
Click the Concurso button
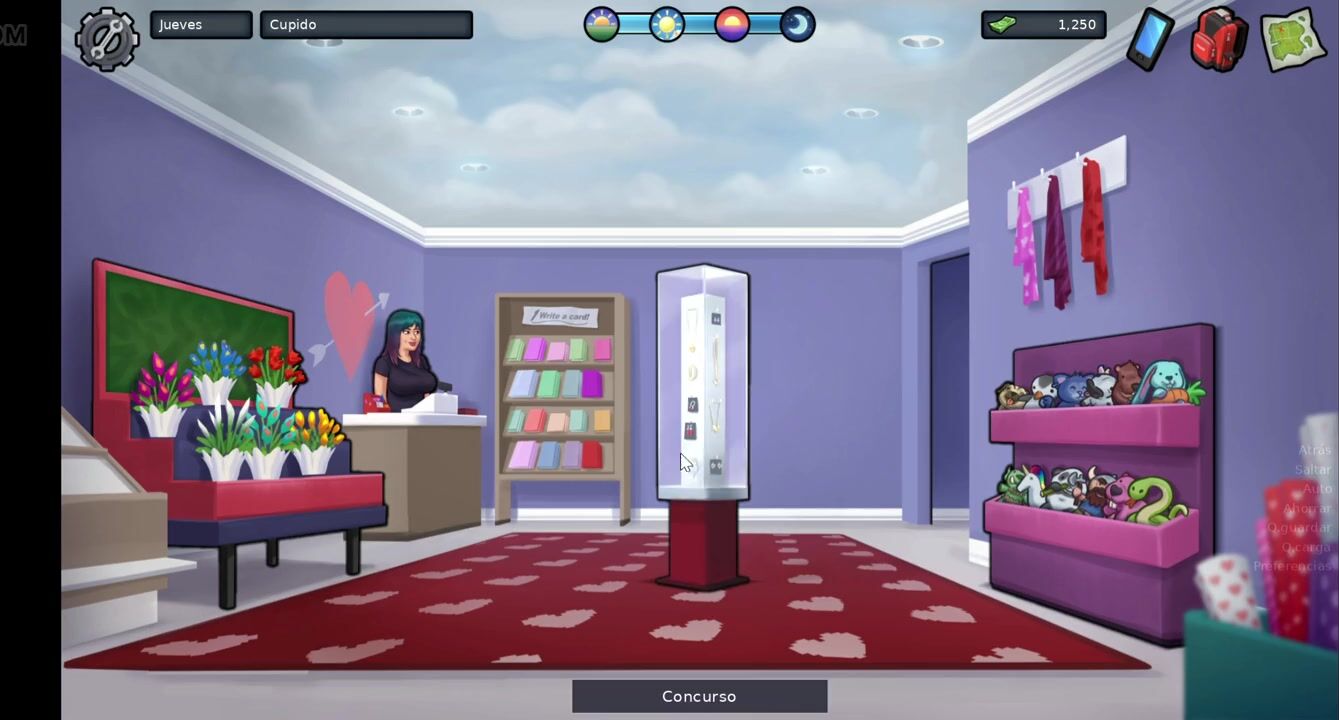click(x=699, y=696)
